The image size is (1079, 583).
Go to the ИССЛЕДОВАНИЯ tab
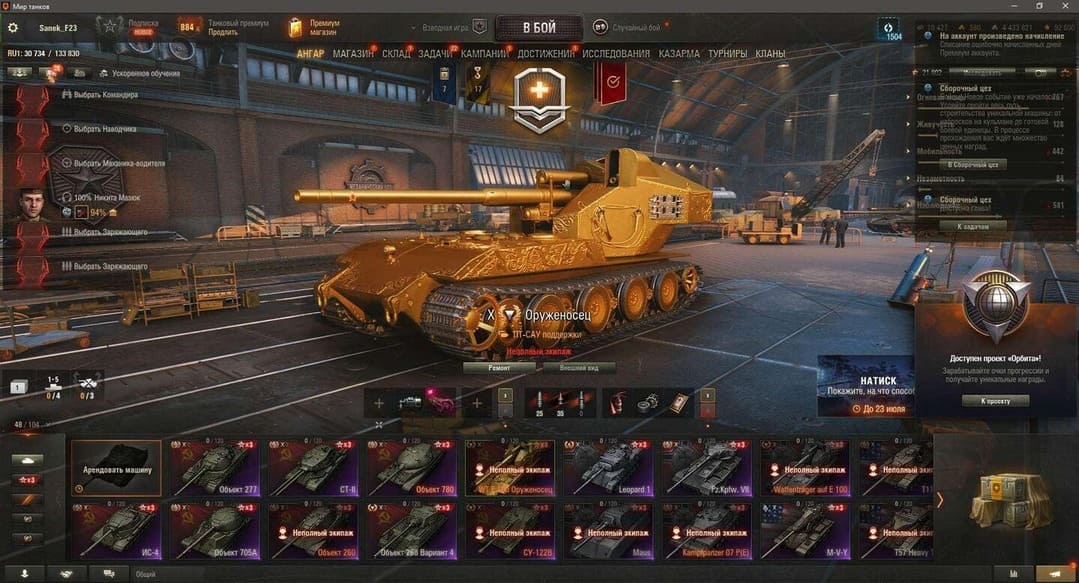click(x=616, y=54)
